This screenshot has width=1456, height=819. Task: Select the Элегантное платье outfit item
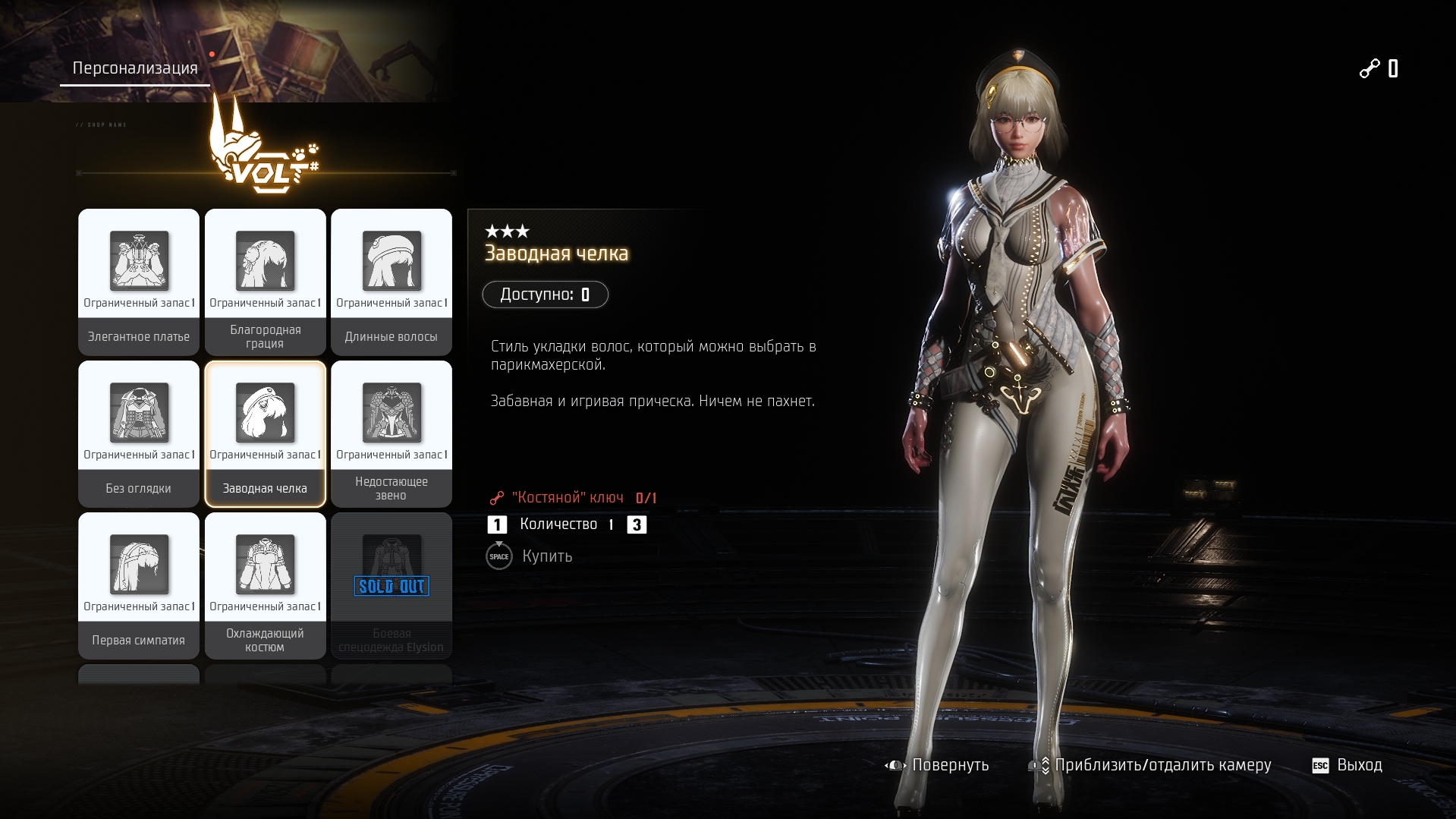pos(139,282)
